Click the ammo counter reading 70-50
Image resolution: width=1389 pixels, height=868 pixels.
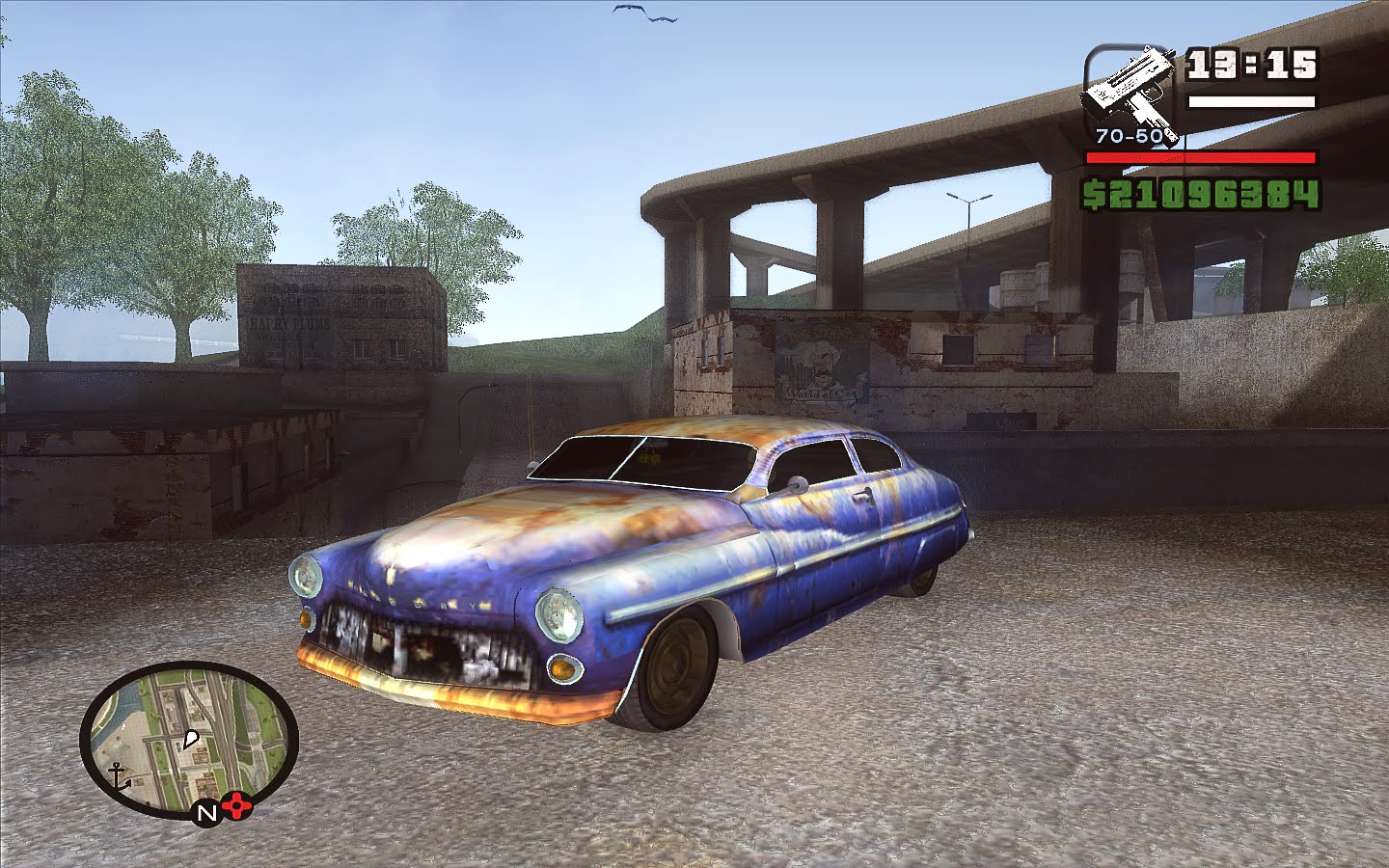(x=1129, y=135)
